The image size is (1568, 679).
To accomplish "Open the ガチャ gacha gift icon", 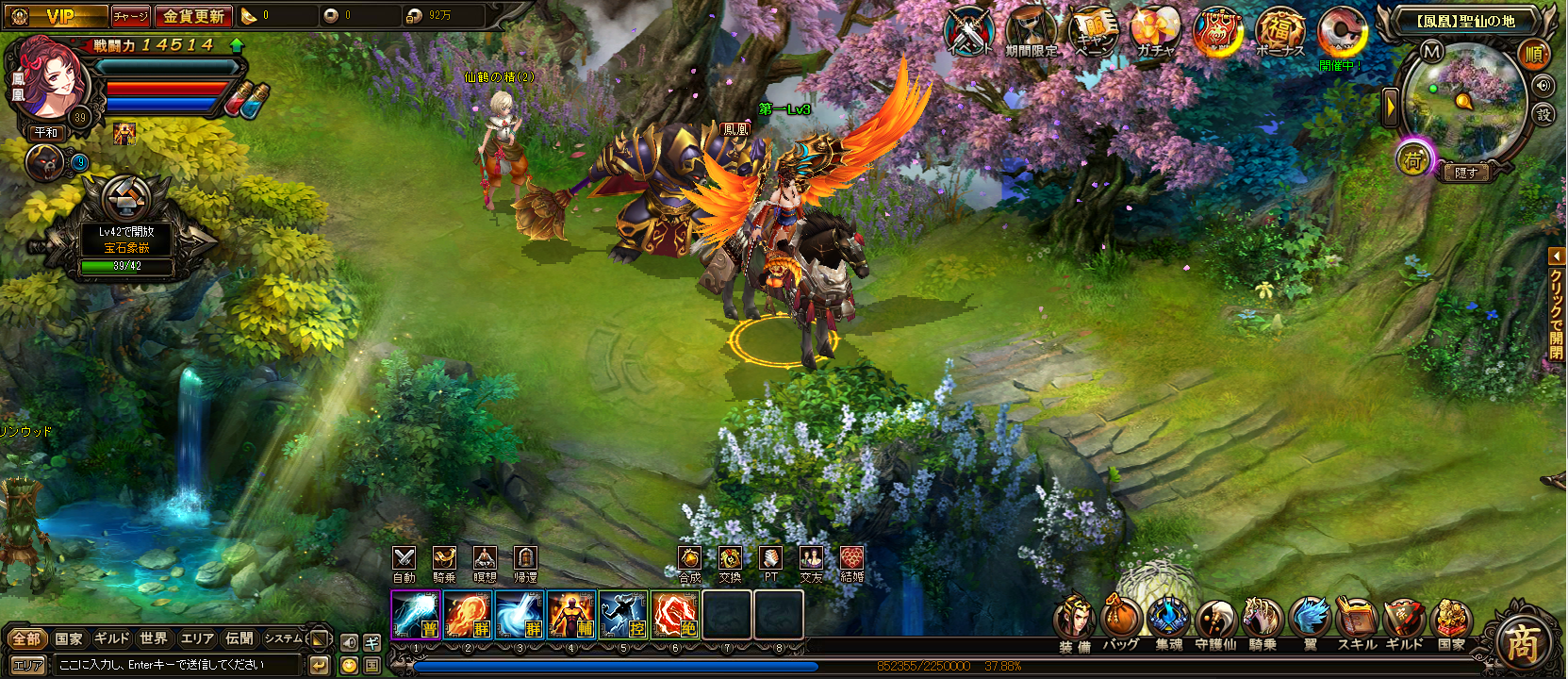I will coord(1155,31).
